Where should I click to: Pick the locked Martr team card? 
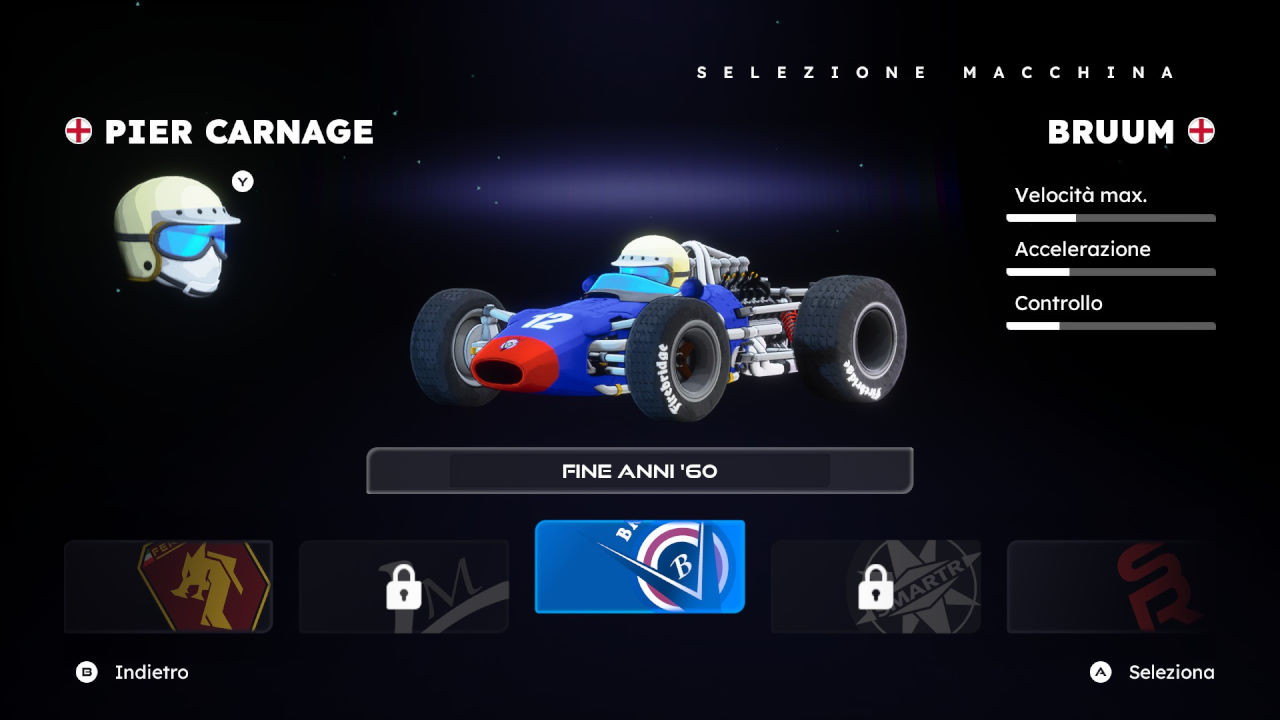pos(875,587)
